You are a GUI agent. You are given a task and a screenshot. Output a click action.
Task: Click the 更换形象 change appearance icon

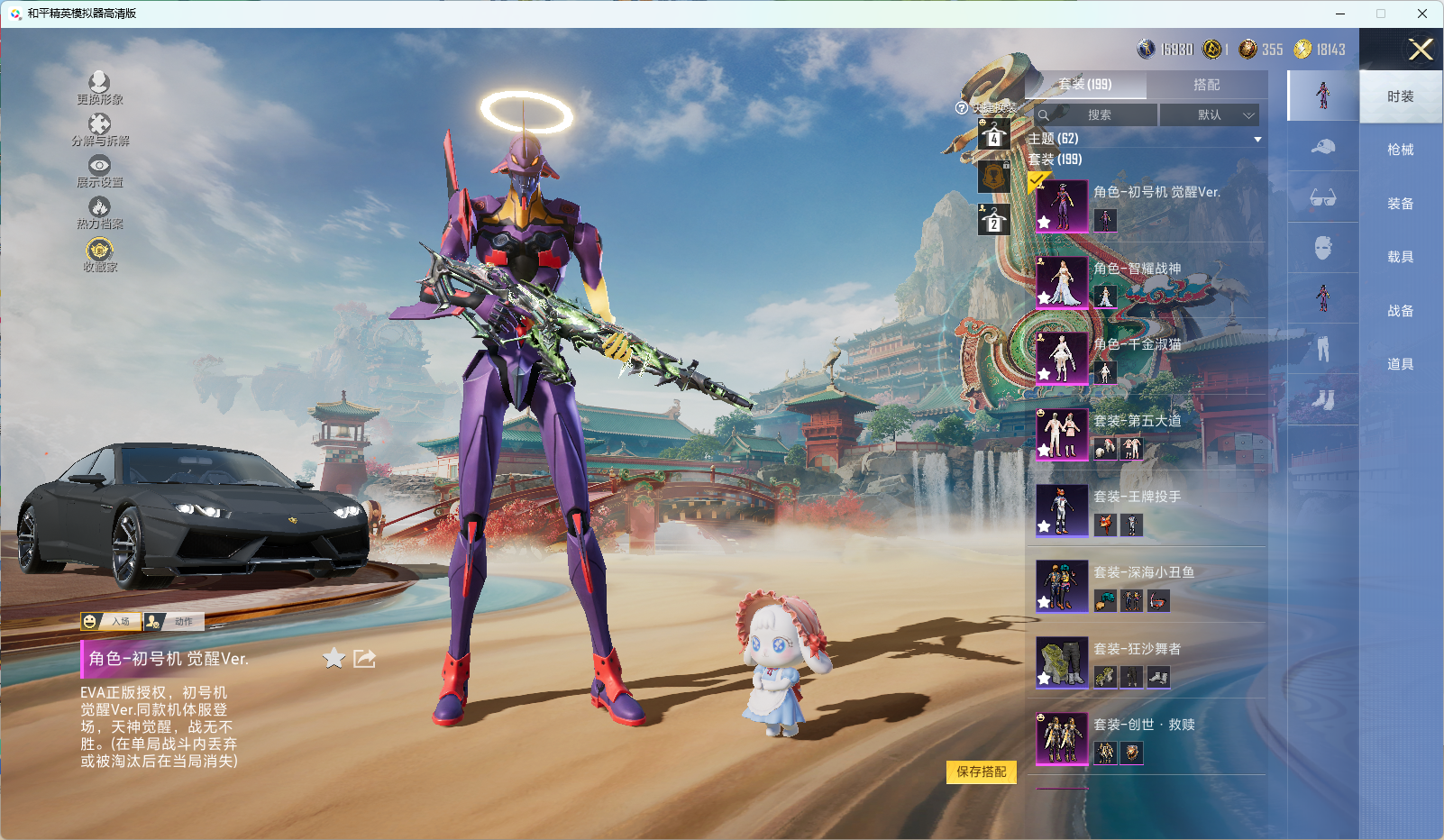[x=99, y=87]
